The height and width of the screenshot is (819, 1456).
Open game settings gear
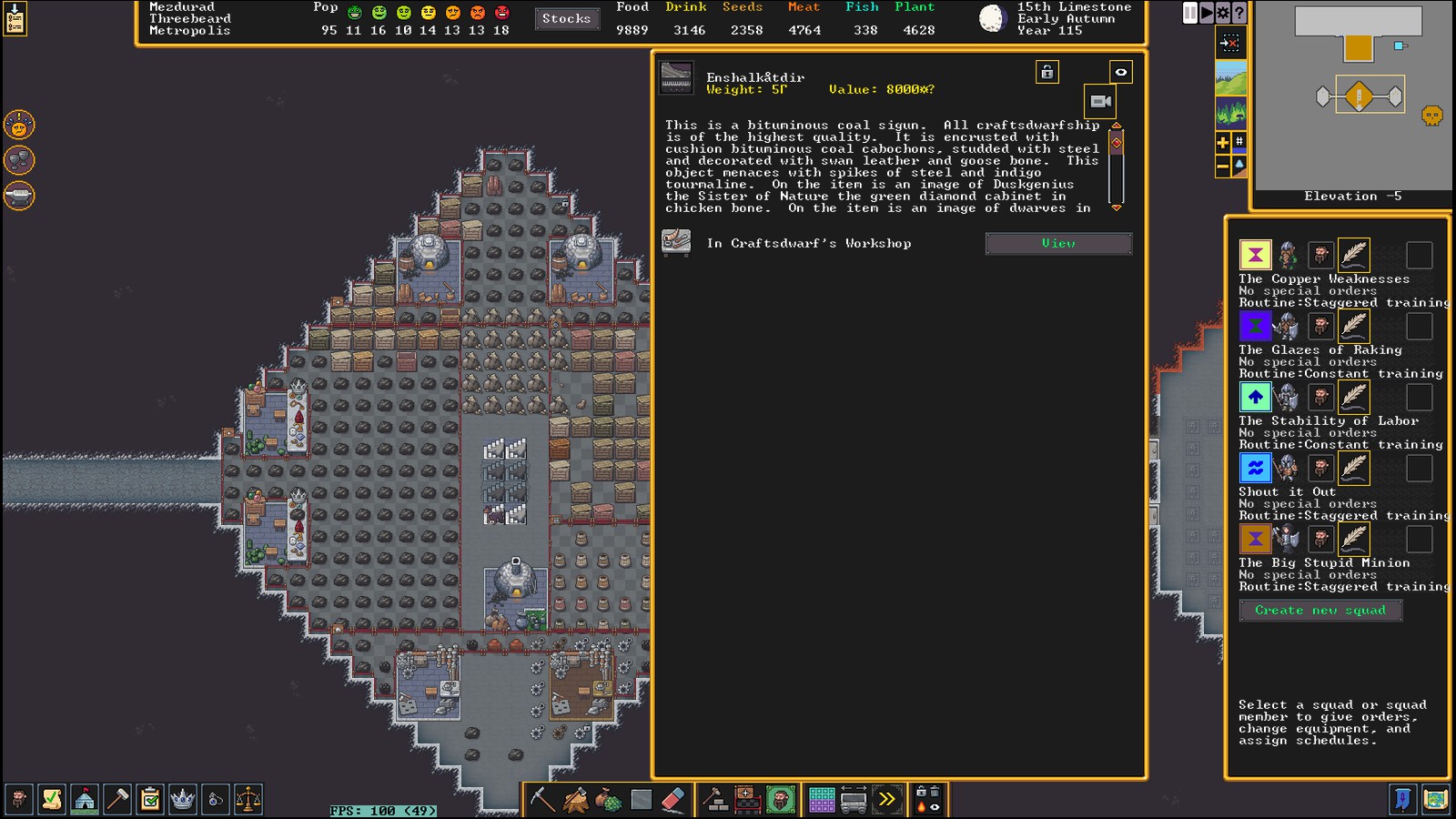1223,13
